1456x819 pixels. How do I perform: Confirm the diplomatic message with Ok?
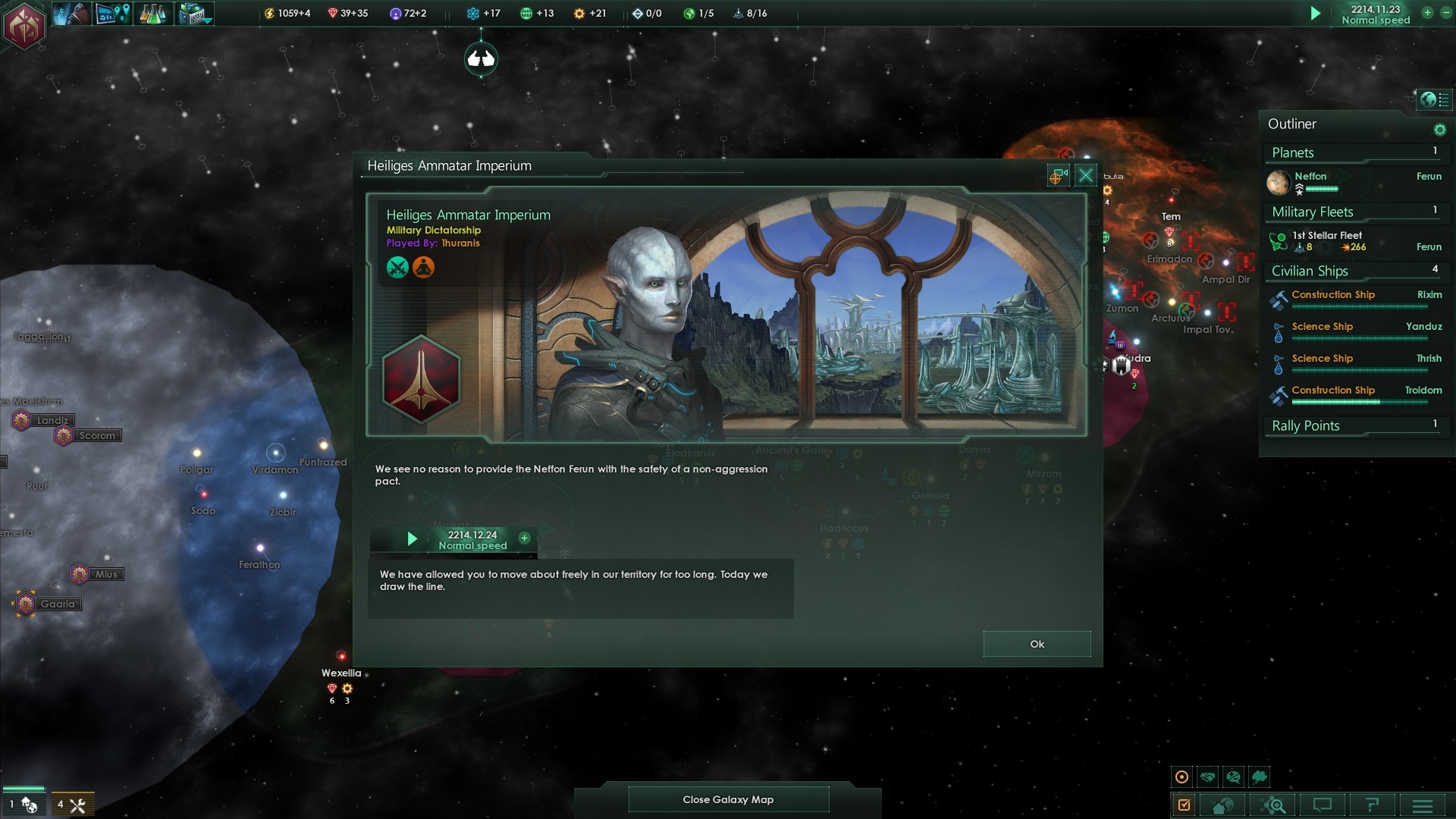click(x=1037, y=644)
